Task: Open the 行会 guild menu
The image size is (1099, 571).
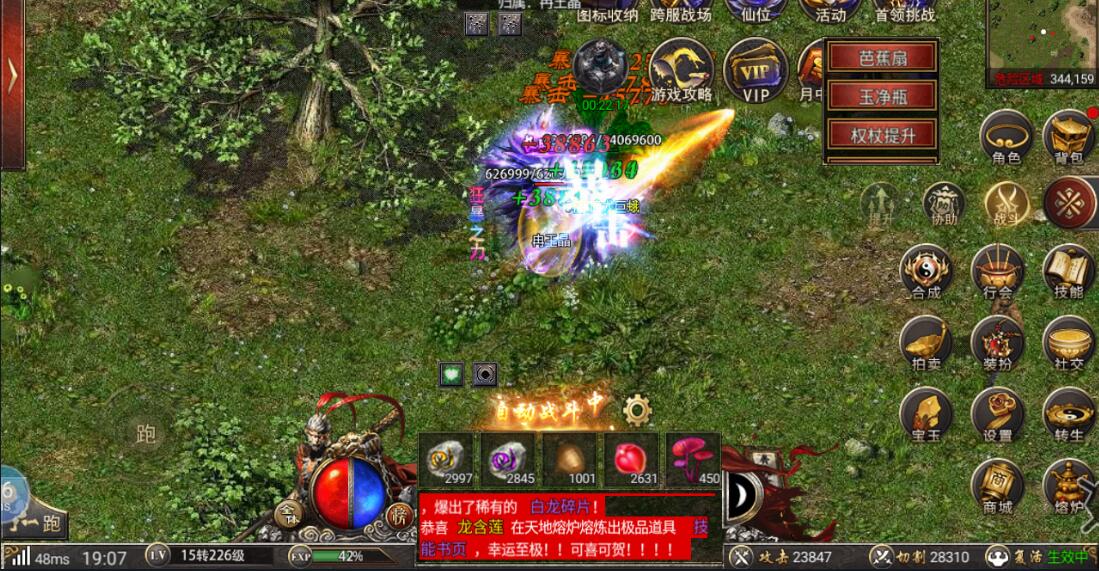Action: click(x=997, y=271)
